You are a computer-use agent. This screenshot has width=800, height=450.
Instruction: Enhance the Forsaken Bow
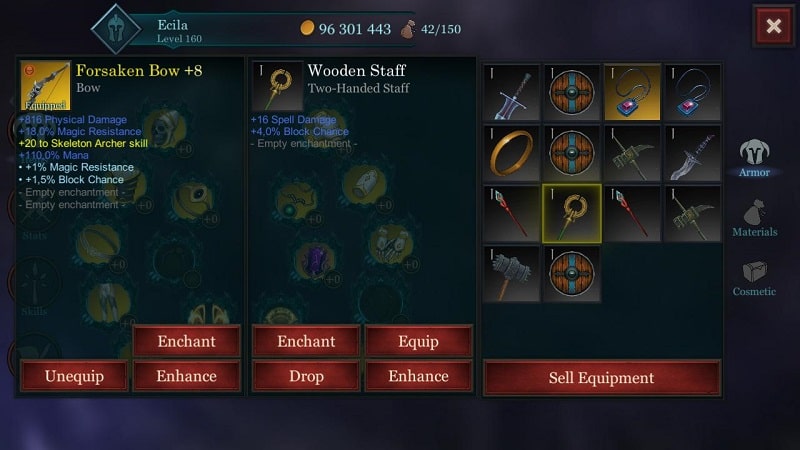(186, 376)
